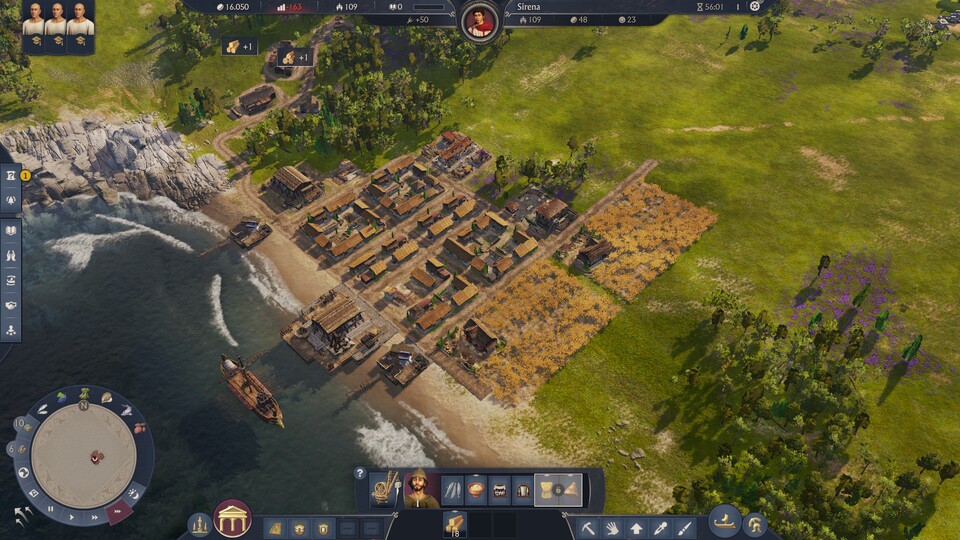Pick the eyedropper copy tool
The width and height of the screenshot is (960, 540).
coord(660,527)
